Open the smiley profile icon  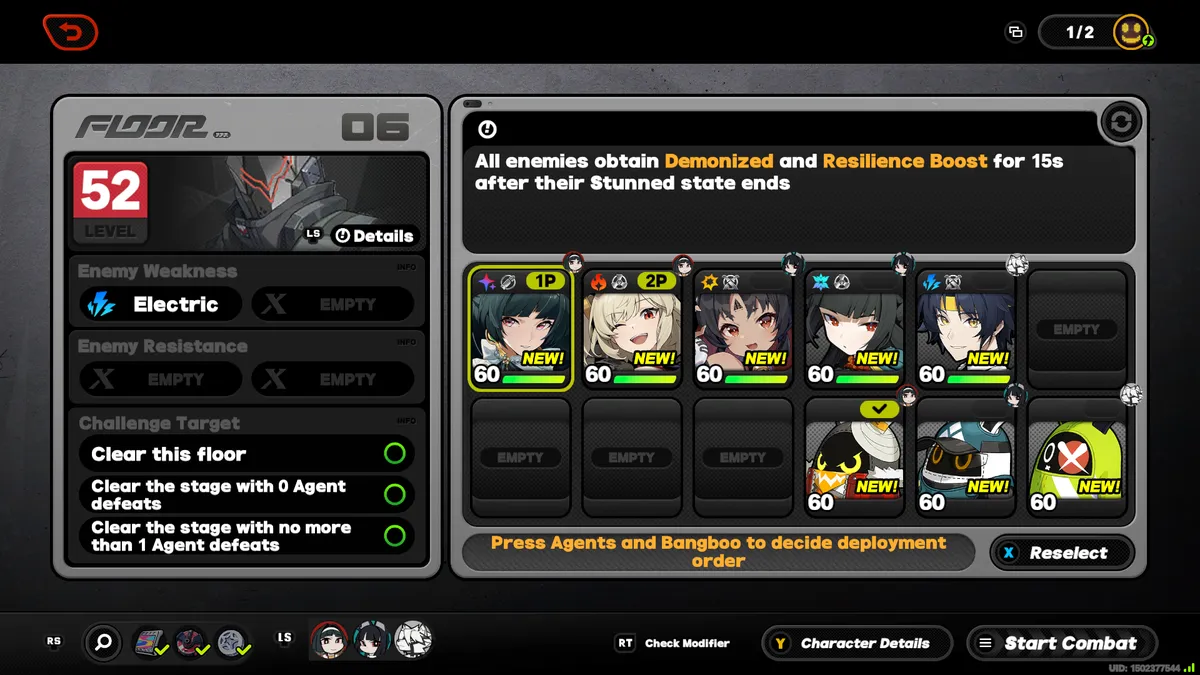pos(1131,32)
